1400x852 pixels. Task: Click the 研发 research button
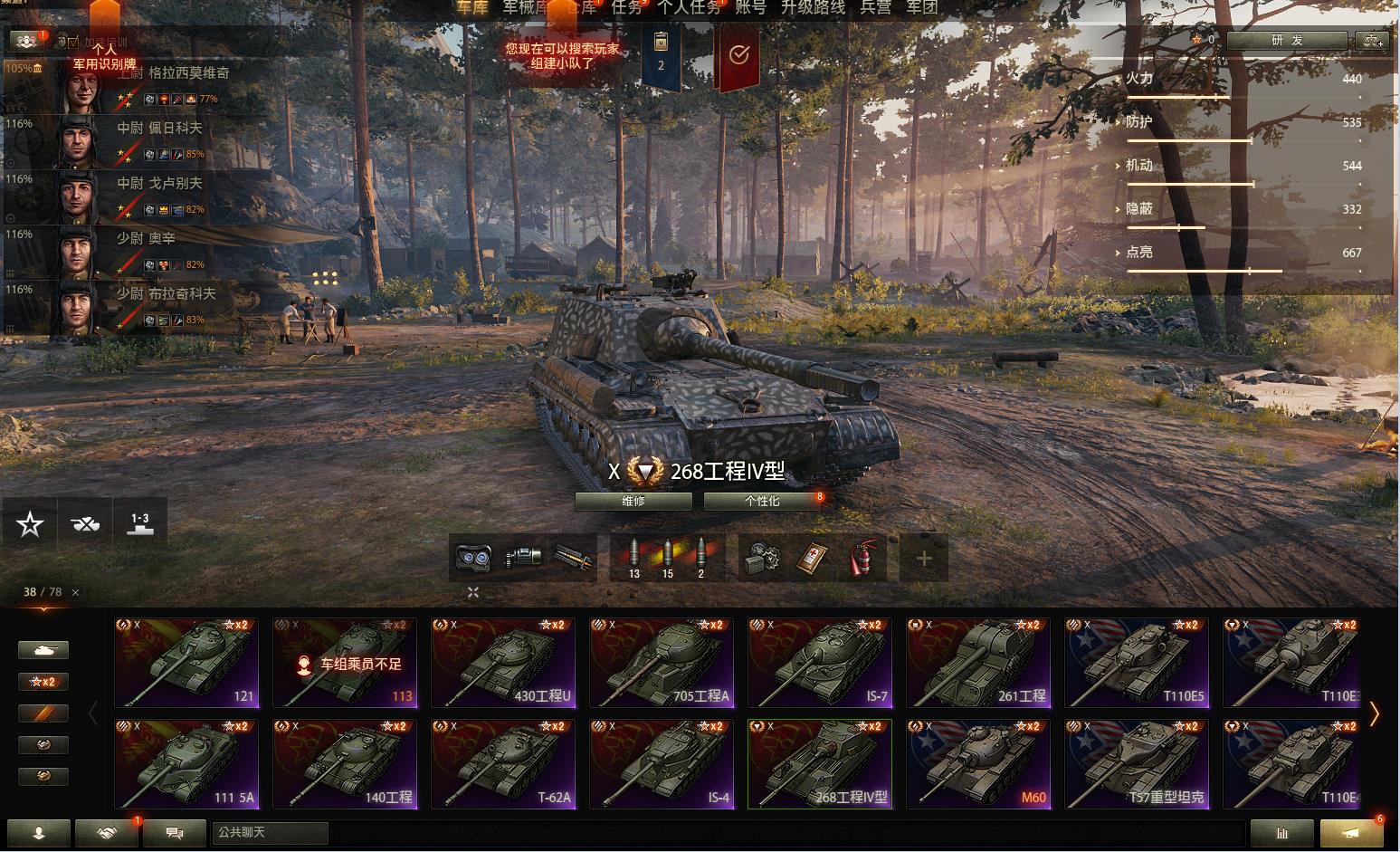coord(1287,41)
